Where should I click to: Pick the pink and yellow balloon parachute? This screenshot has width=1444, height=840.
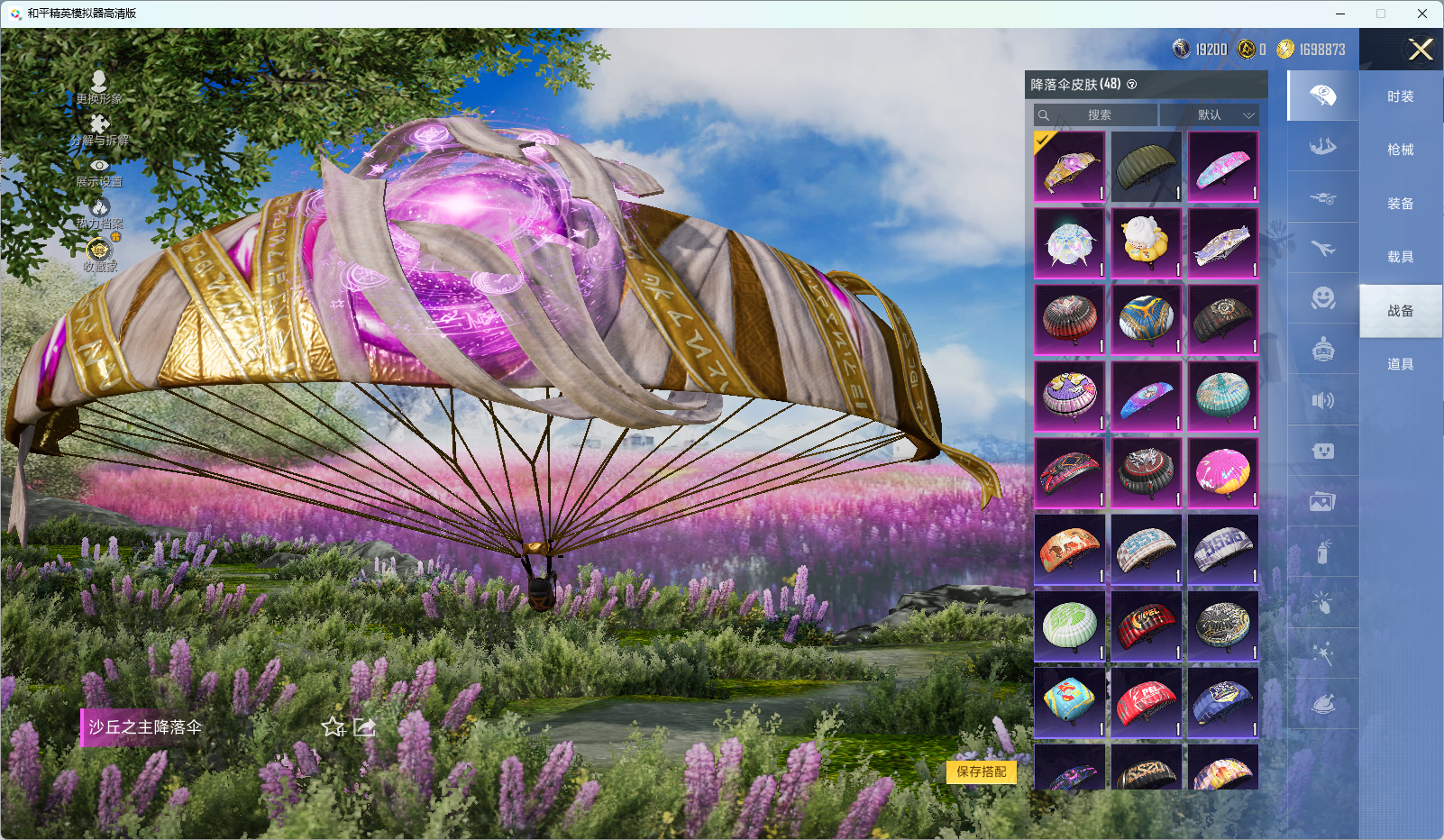point(1222,473)
